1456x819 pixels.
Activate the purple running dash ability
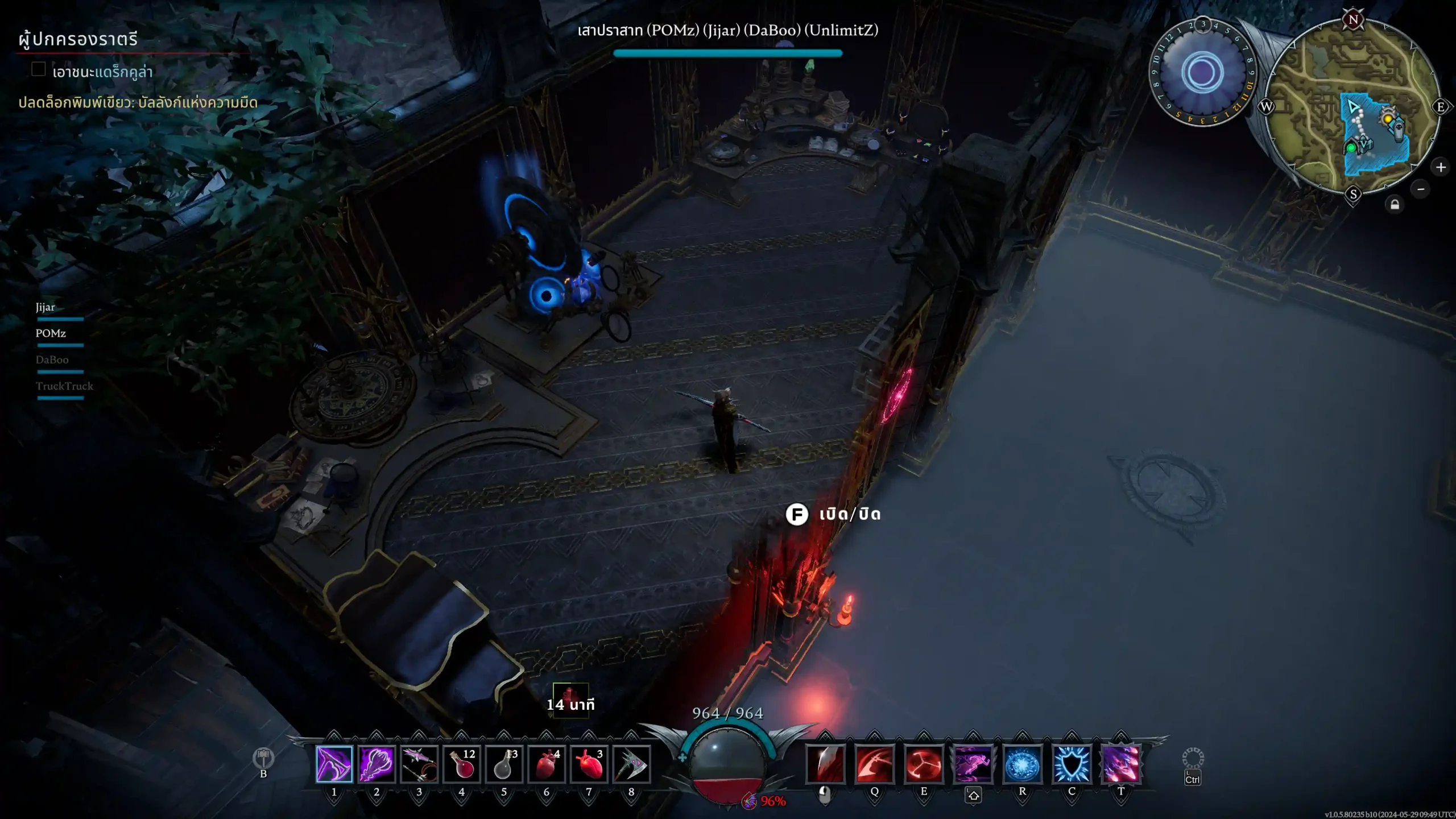(x=973, y=764)
